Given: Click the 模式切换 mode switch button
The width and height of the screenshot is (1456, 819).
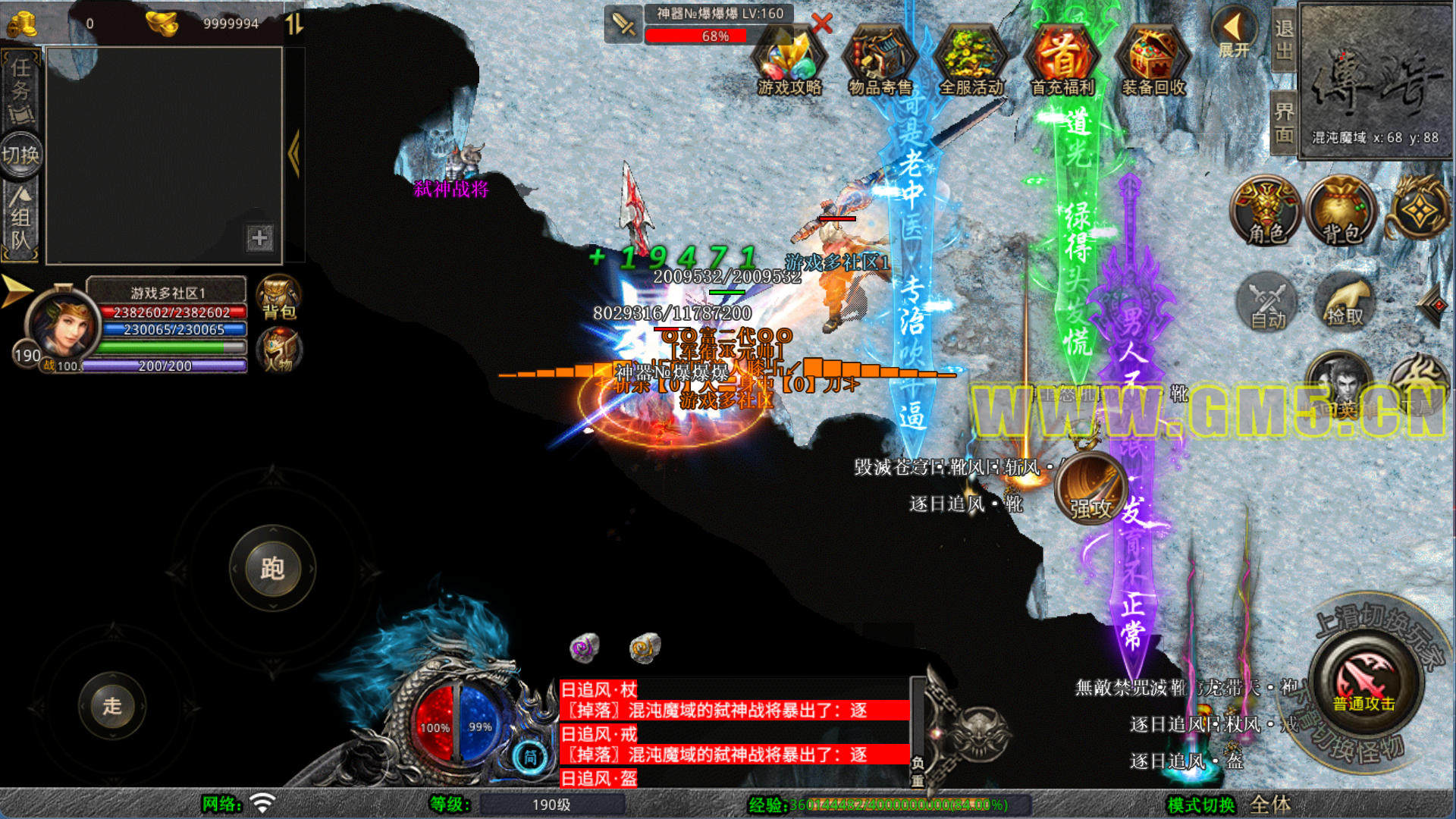Looking at the screenshot, I should click(x=1201, y=805).
